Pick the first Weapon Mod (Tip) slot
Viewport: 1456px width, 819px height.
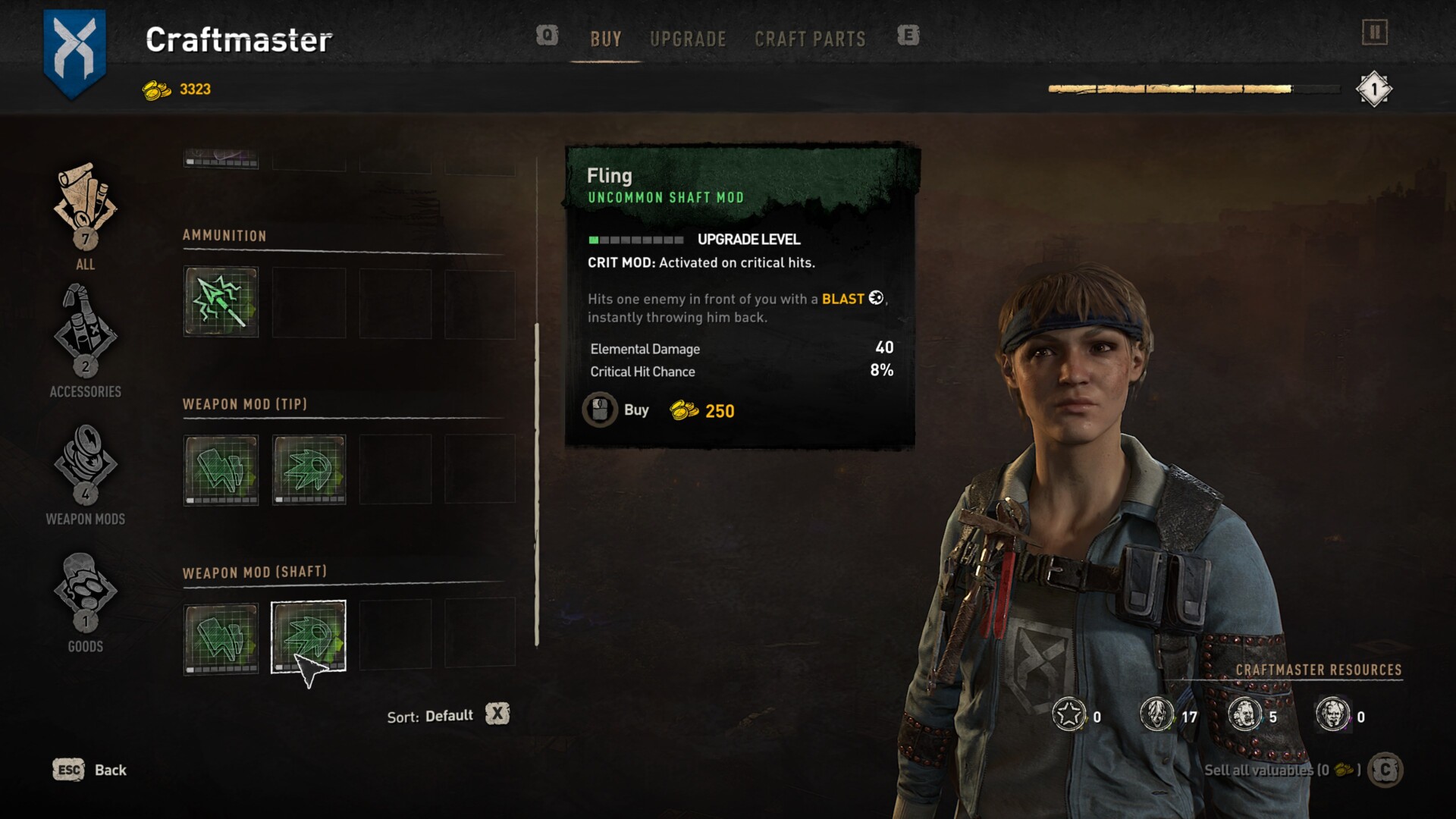tap(221, 469)
